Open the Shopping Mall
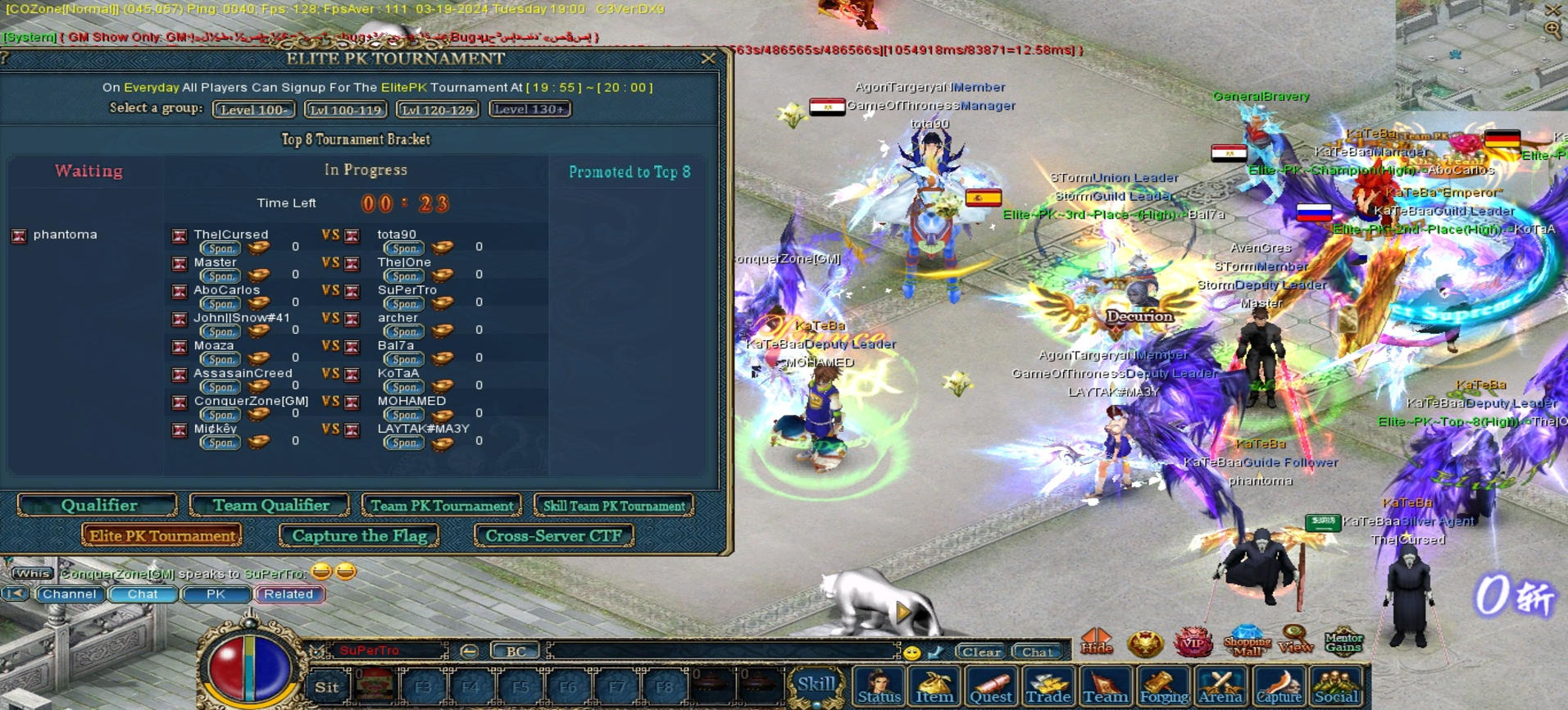The height and width of the screenshot is (710, 1568). click(1247, 641)
